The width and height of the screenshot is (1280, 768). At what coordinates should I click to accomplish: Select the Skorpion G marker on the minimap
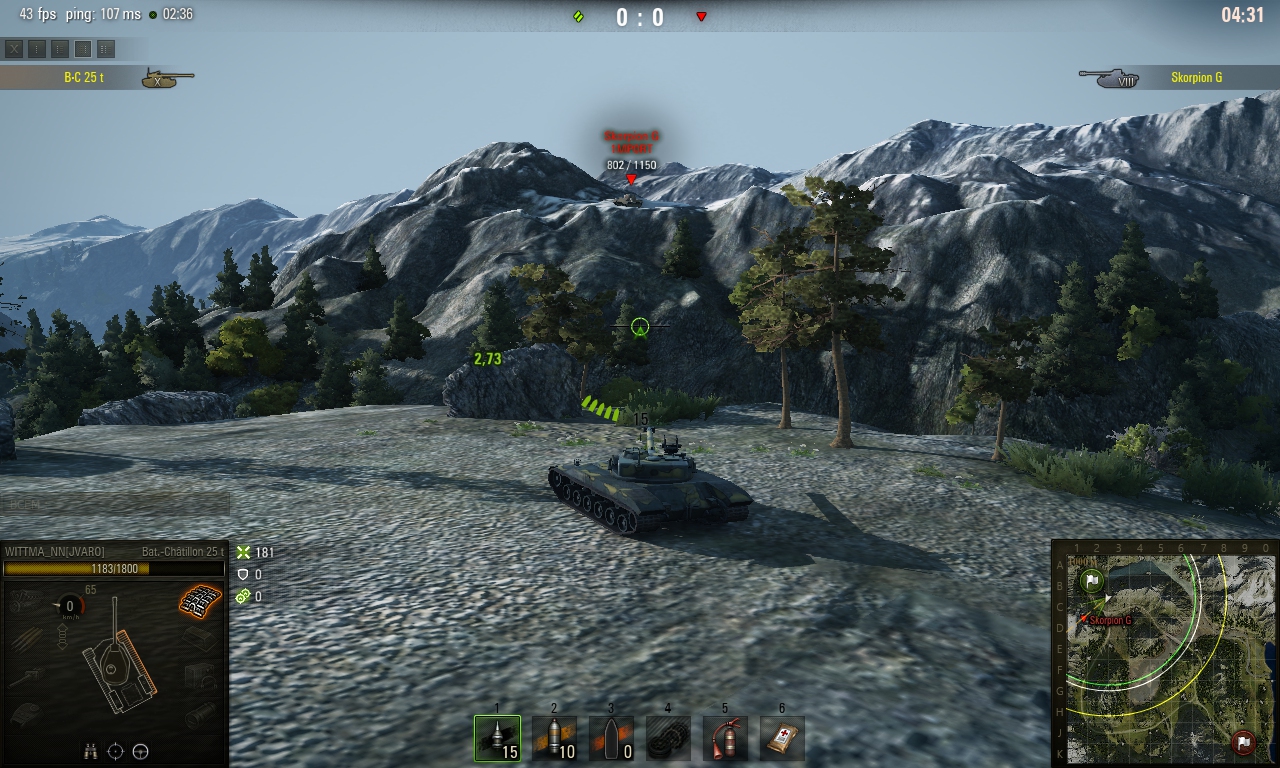coord(1083,620)
